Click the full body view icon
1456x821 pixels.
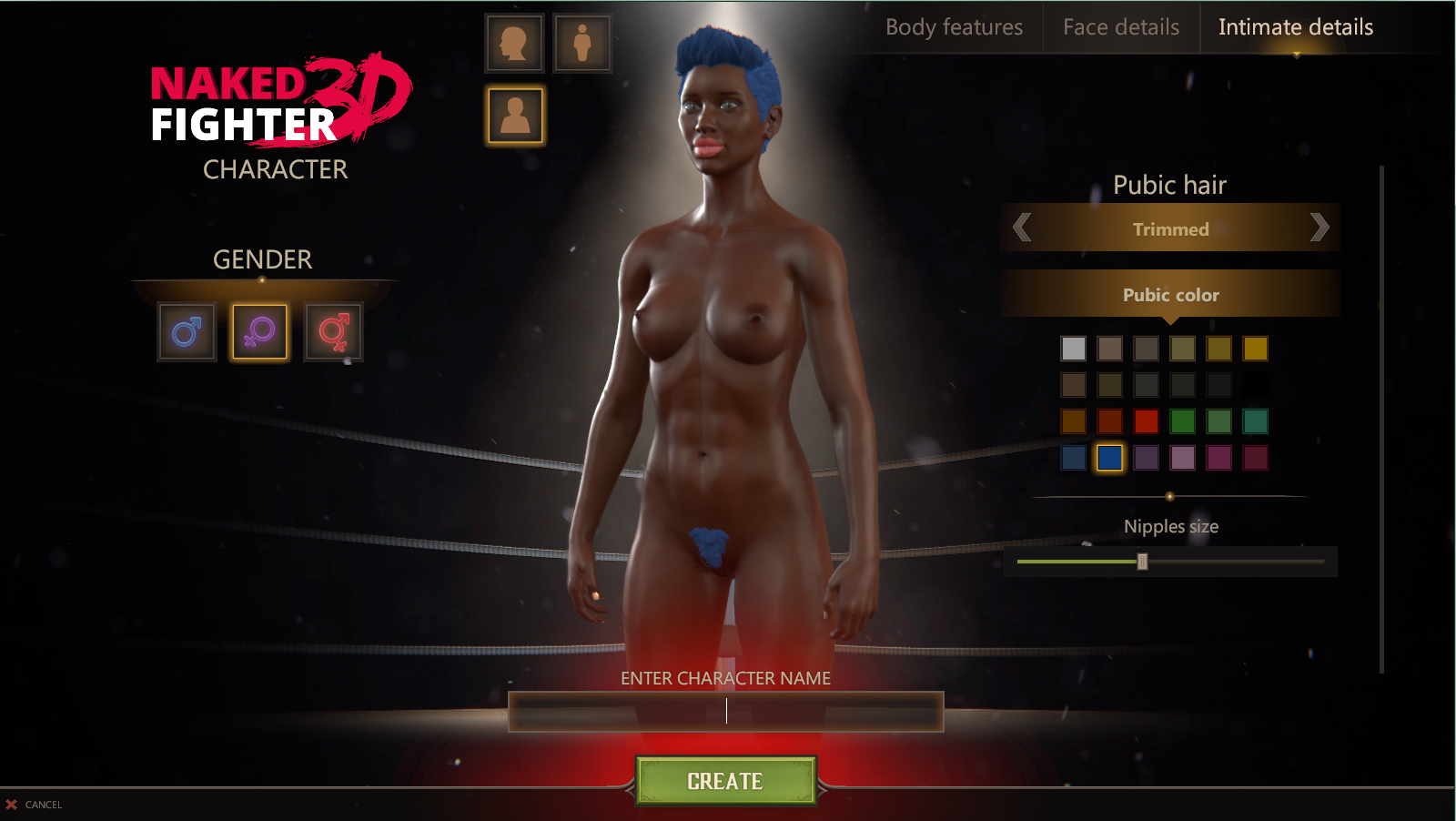[x=582, y=43]
